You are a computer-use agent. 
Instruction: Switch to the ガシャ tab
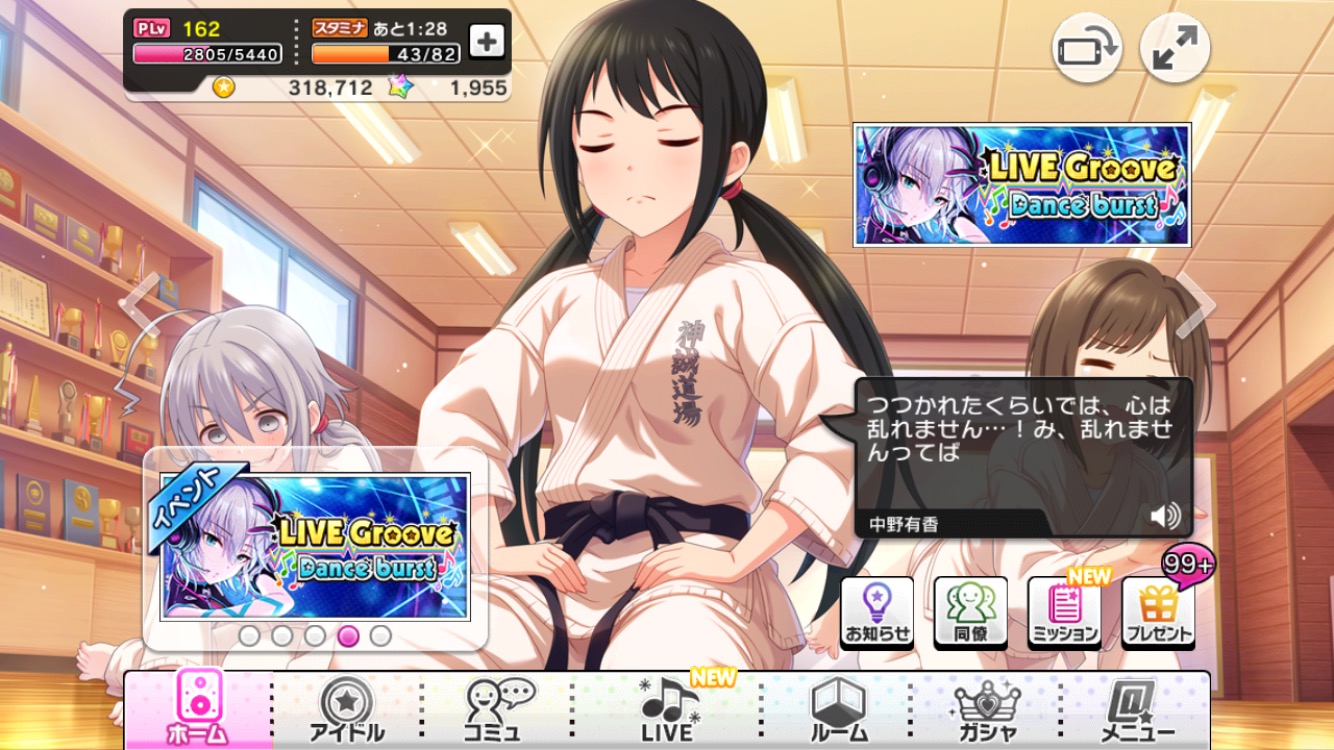tap(986, 709)
